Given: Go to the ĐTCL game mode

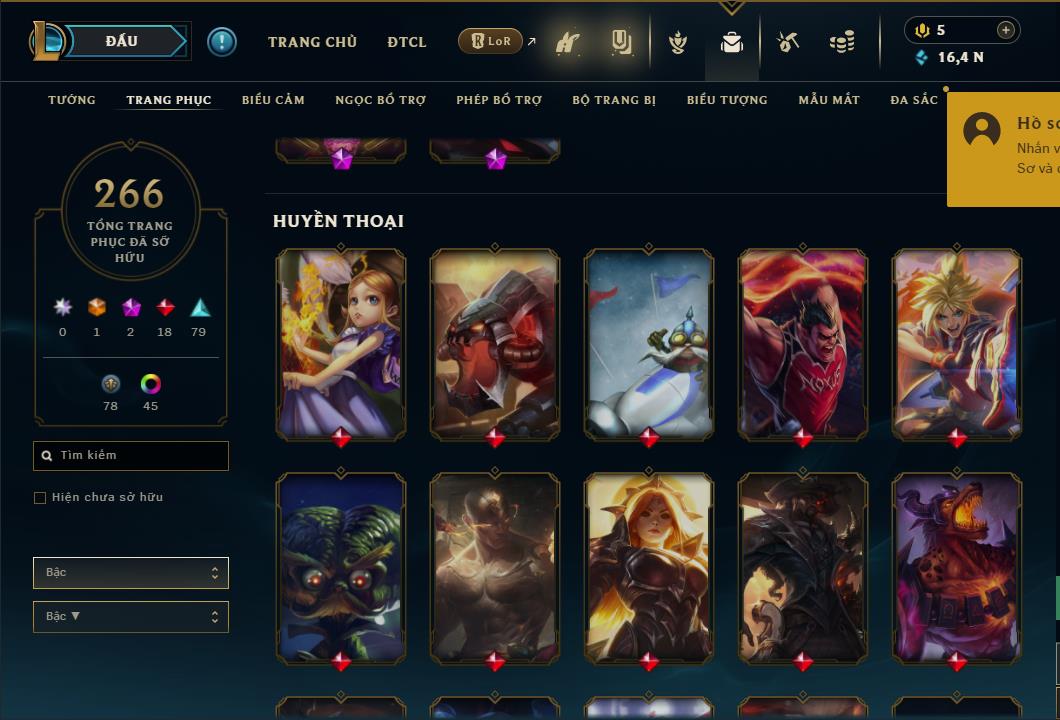Looking at the screenshot, I should tap(407, 42).
